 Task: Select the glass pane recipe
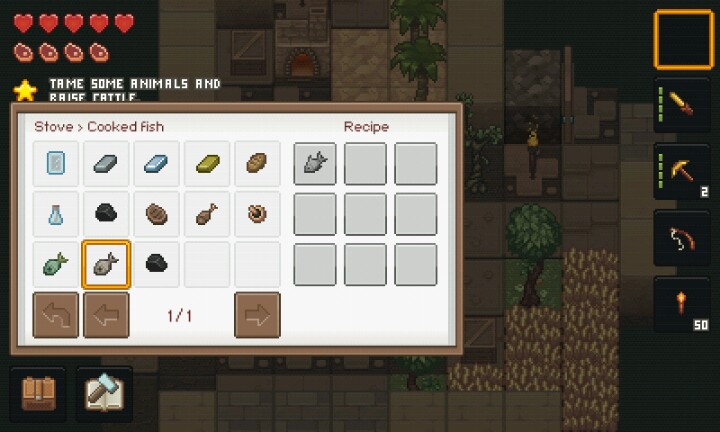[x=56, y=163]
